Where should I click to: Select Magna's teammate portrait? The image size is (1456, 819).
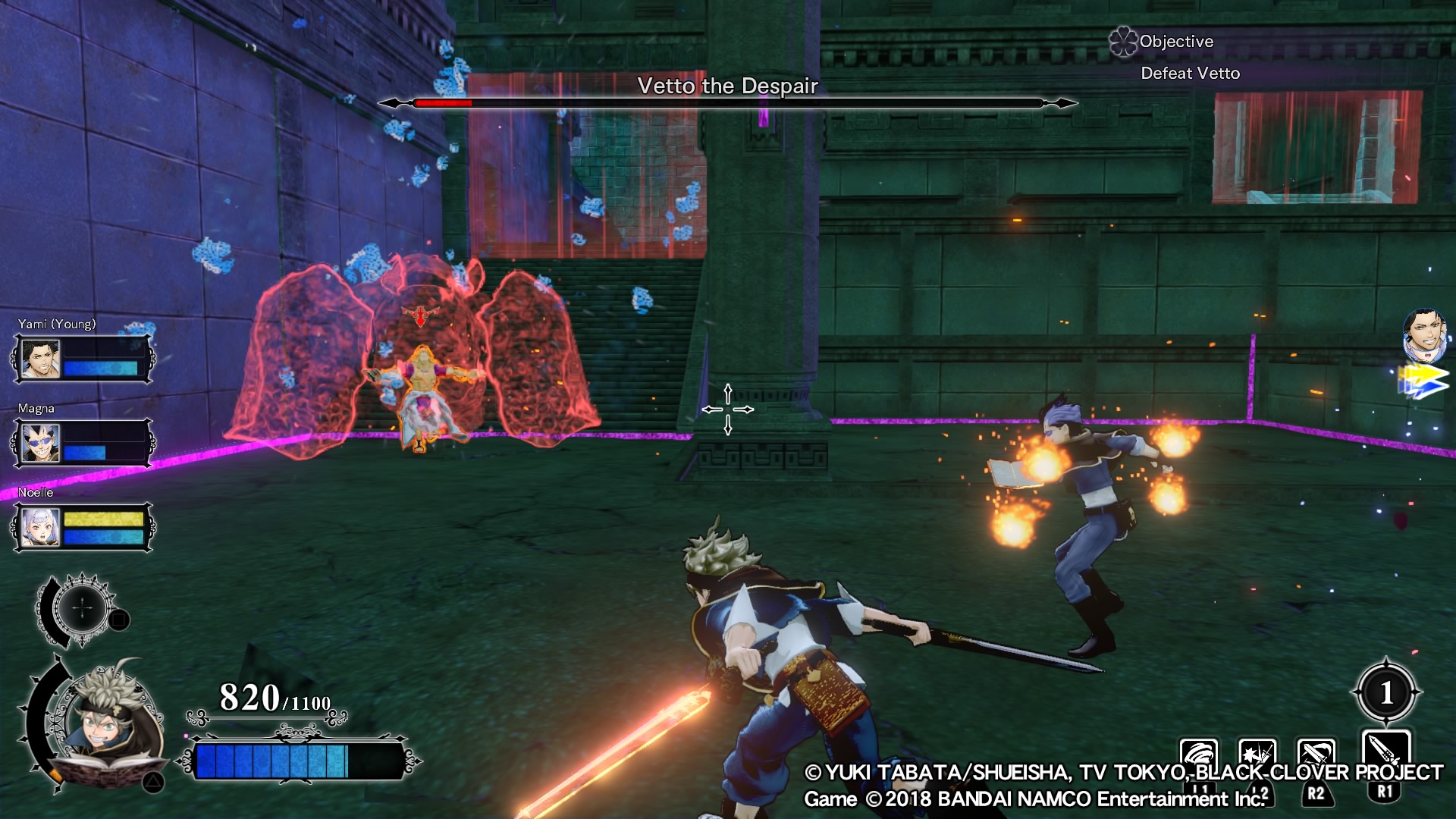coord(40,443)
